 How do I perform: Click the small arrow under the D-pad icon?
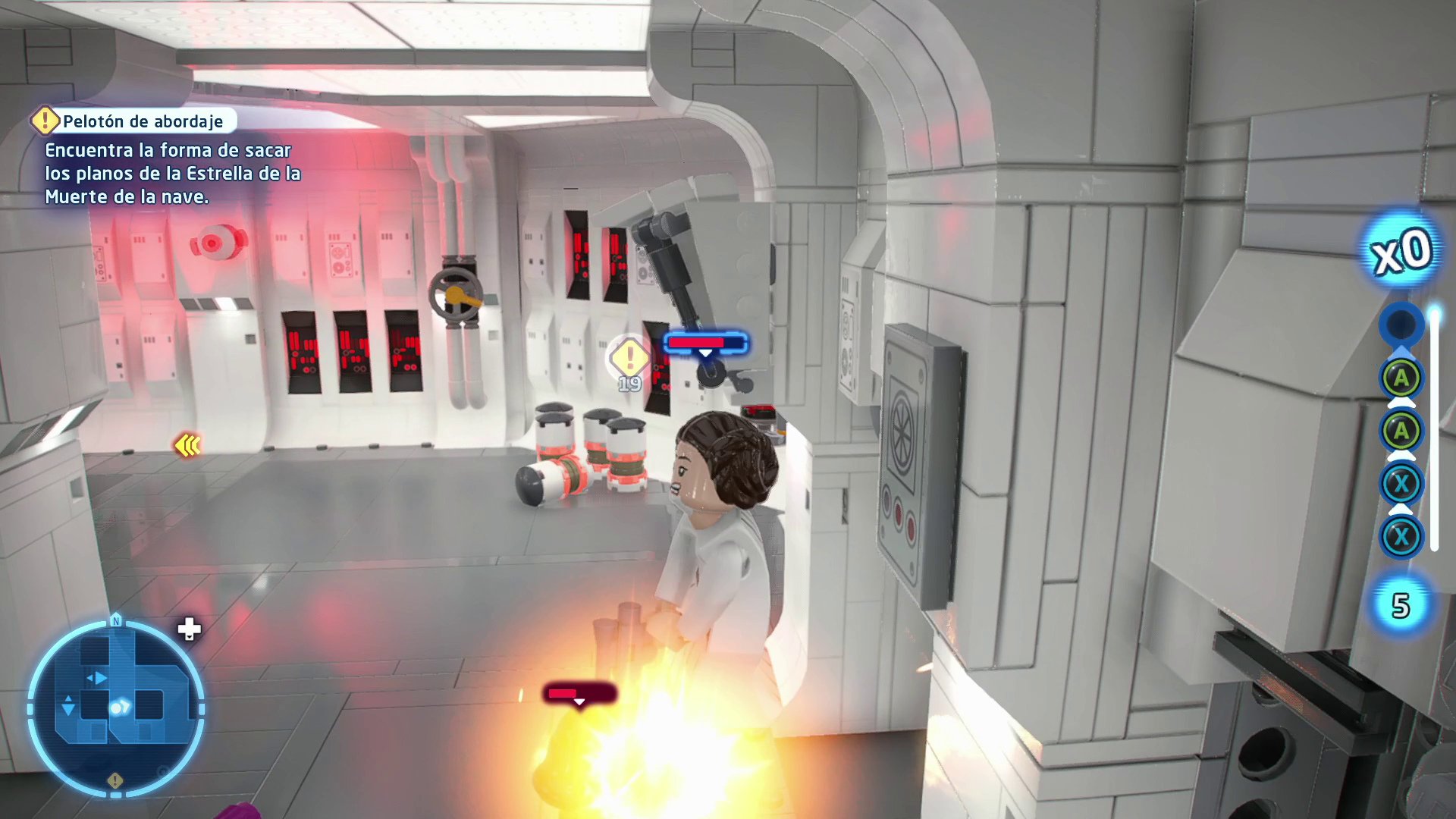pyautogui.click(x=189, y=638)
